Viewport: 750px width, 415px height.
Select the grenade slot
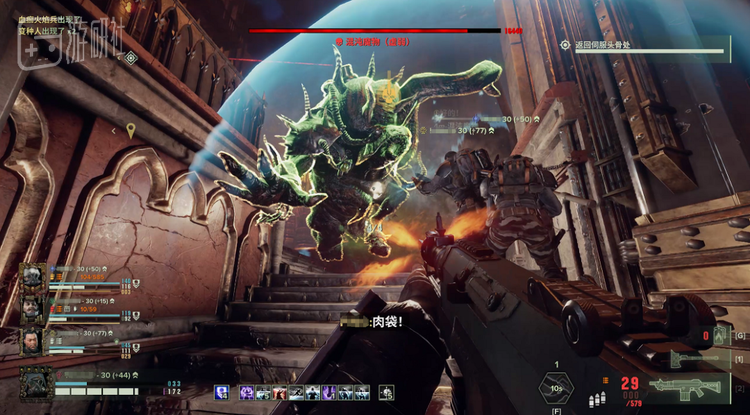point(718,337)
